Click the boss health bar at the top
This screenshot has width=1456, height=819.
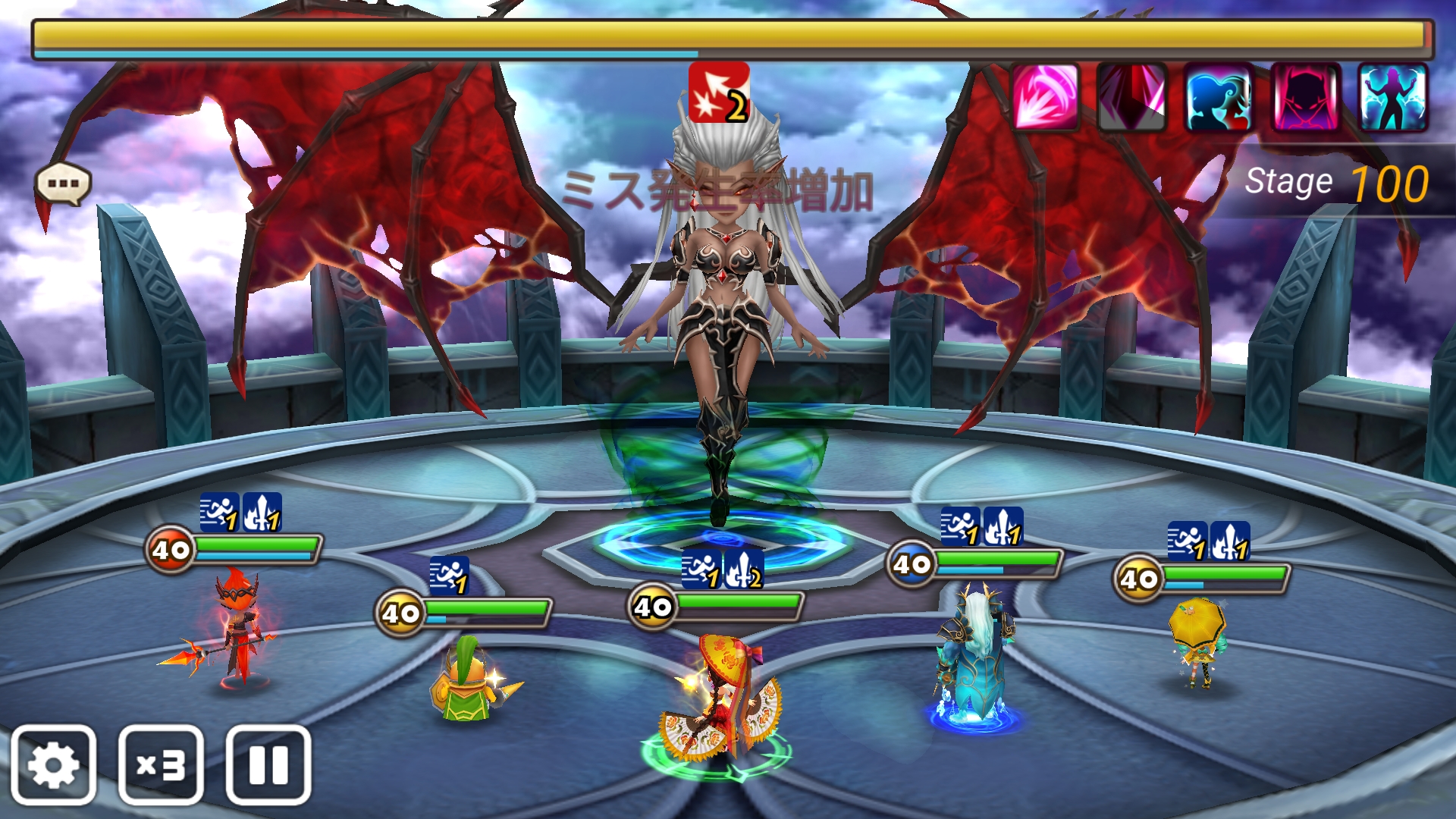[x=728, y=33]
